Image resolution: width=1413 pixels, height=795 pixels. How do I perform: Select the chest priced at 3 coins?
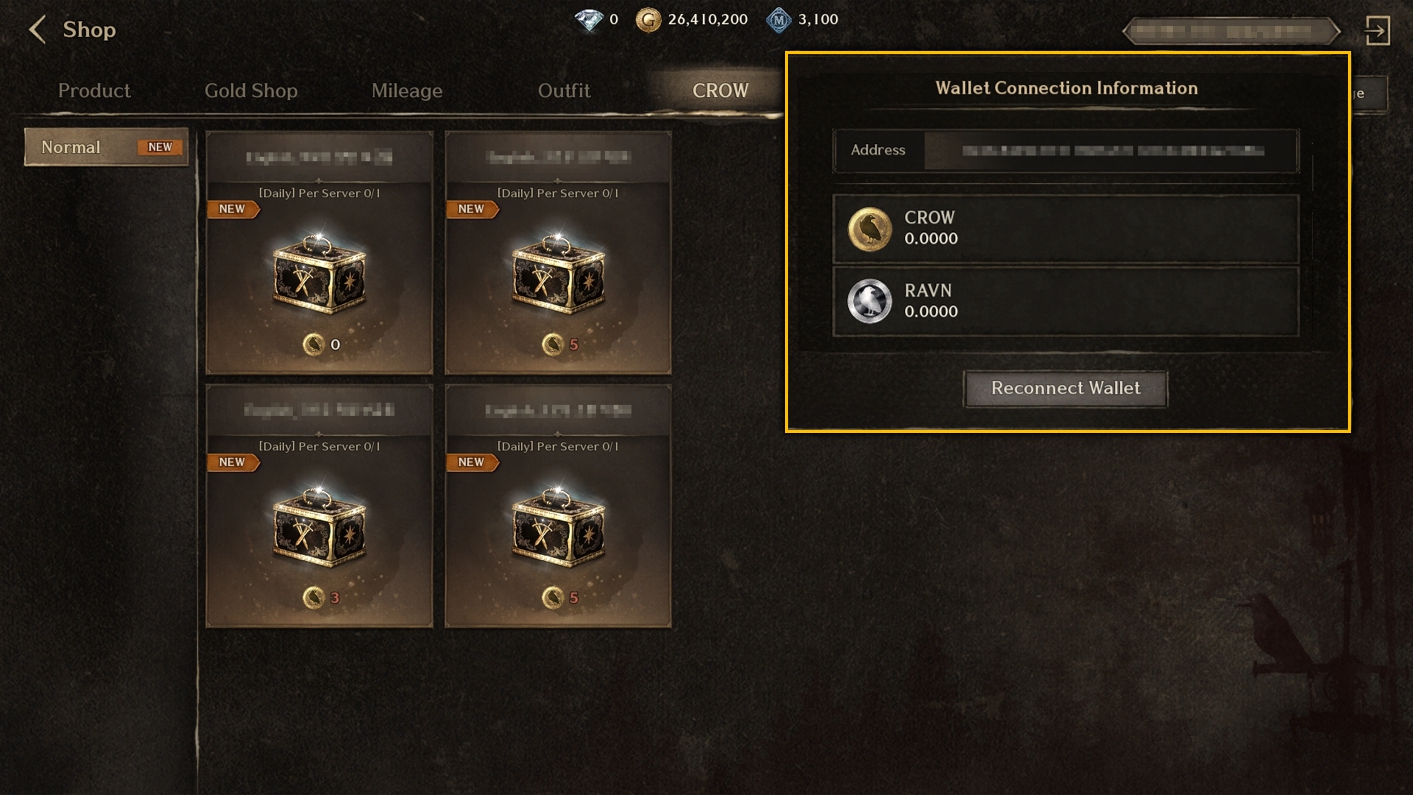coord(319,506)
